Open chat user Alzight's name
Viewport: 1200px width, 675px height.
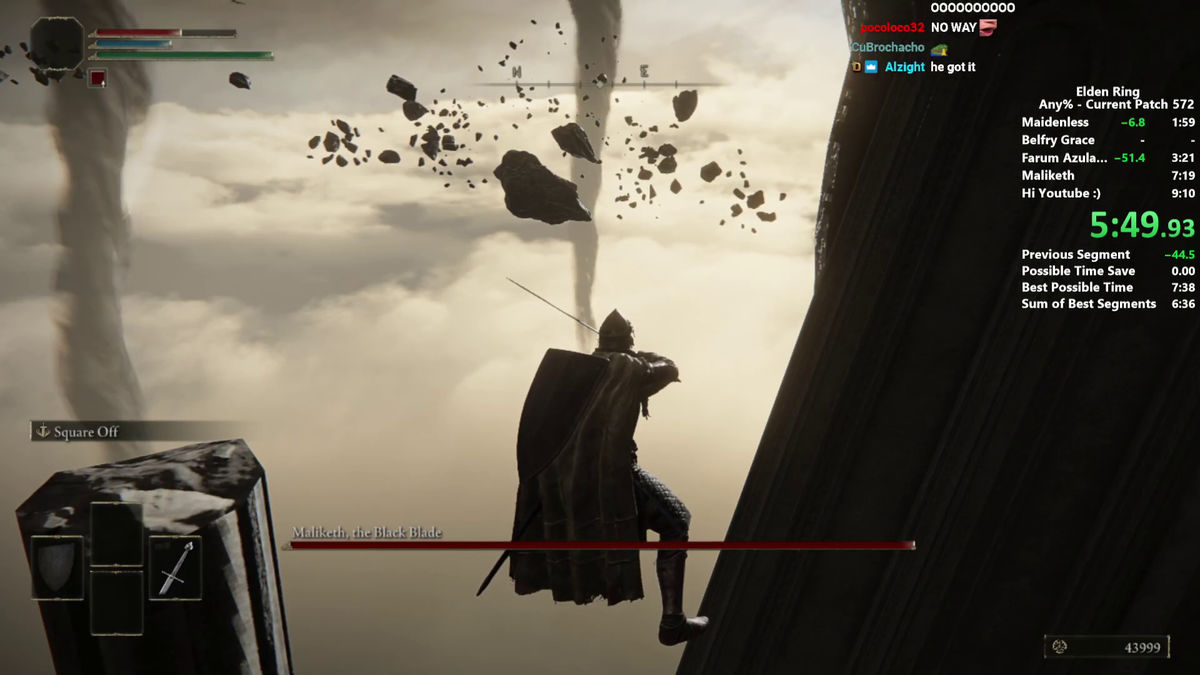pos(905,67)
